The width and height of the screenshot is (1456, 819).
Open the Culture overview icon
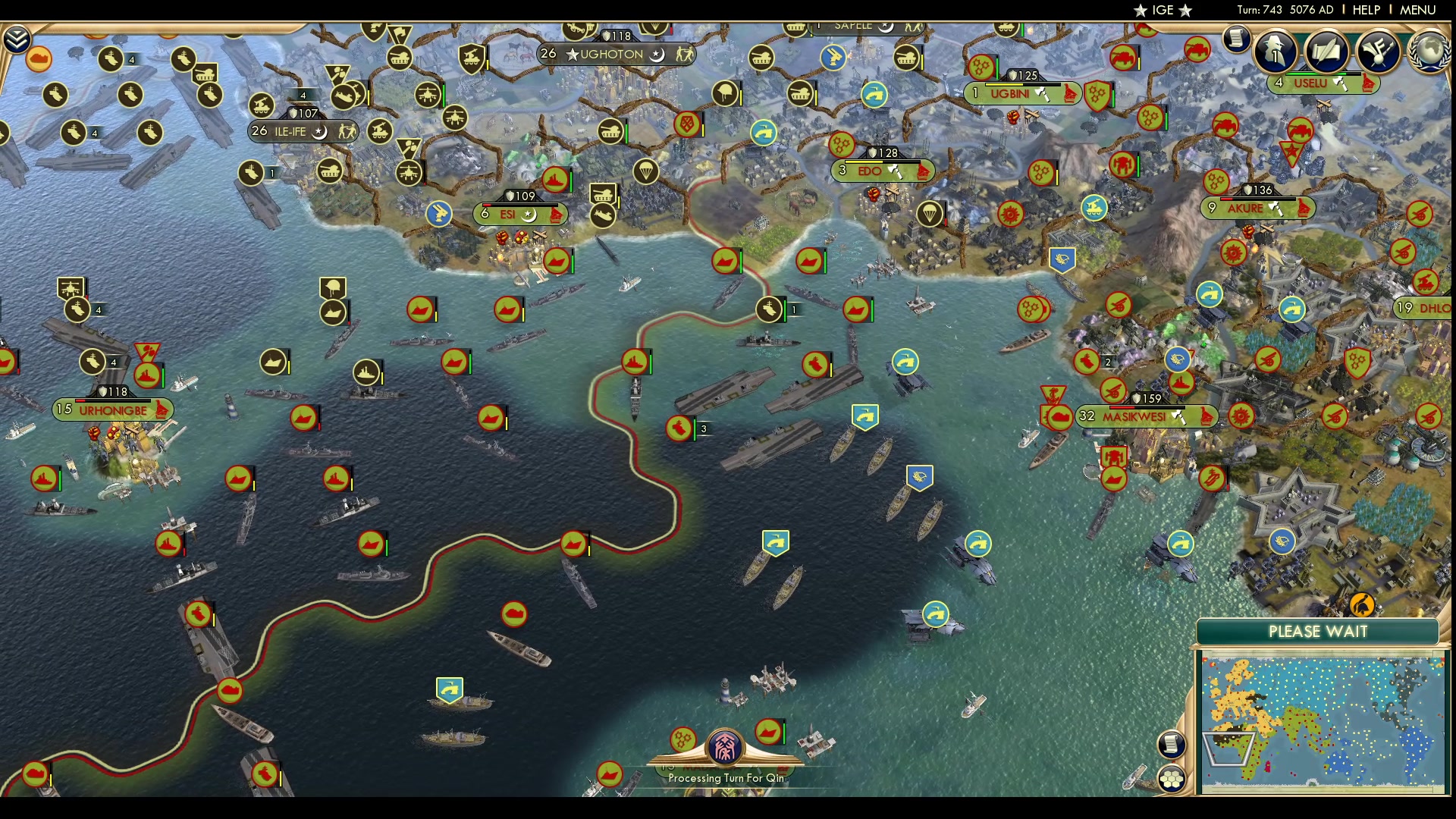coord(1379,49)
